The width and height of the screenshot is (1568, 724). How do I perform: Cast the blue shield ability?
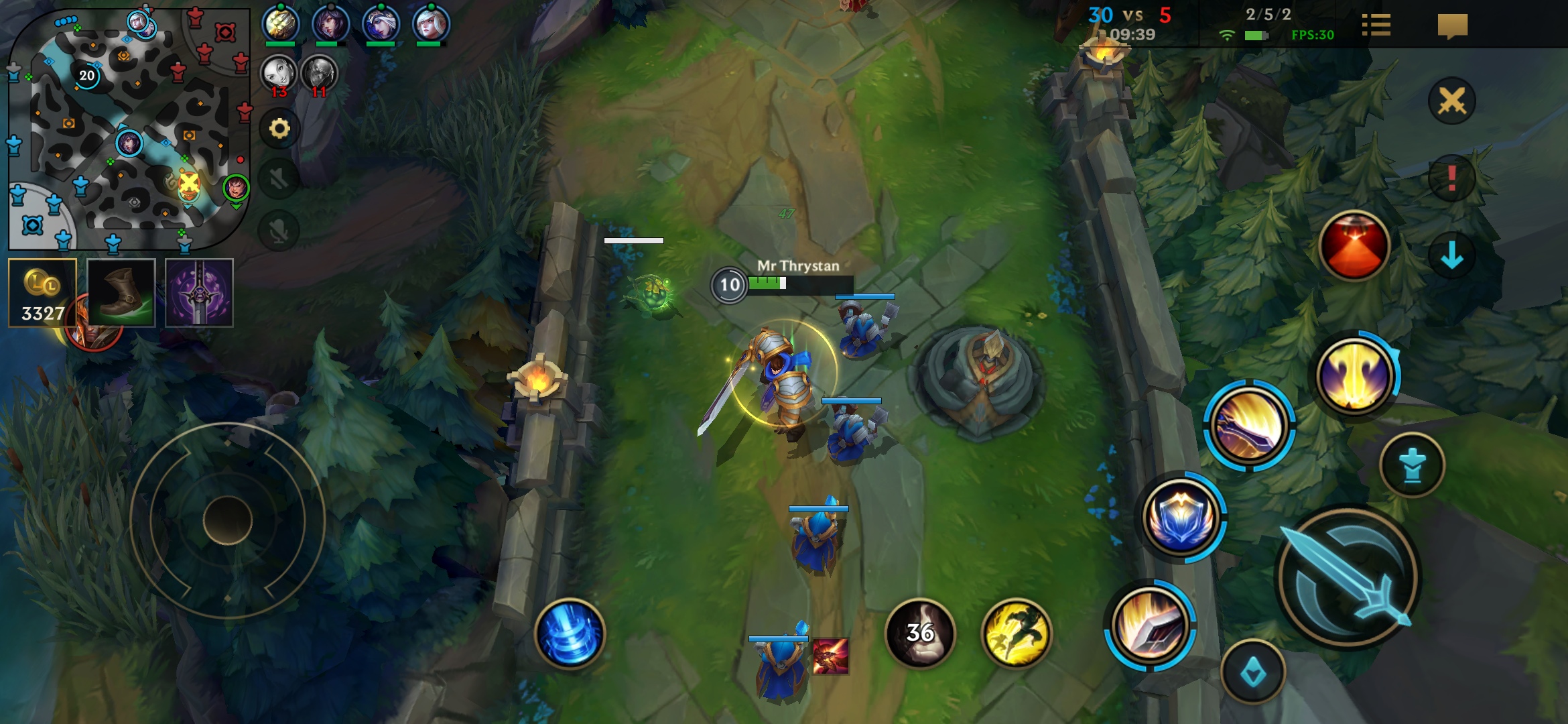(x=1183, y=518)
